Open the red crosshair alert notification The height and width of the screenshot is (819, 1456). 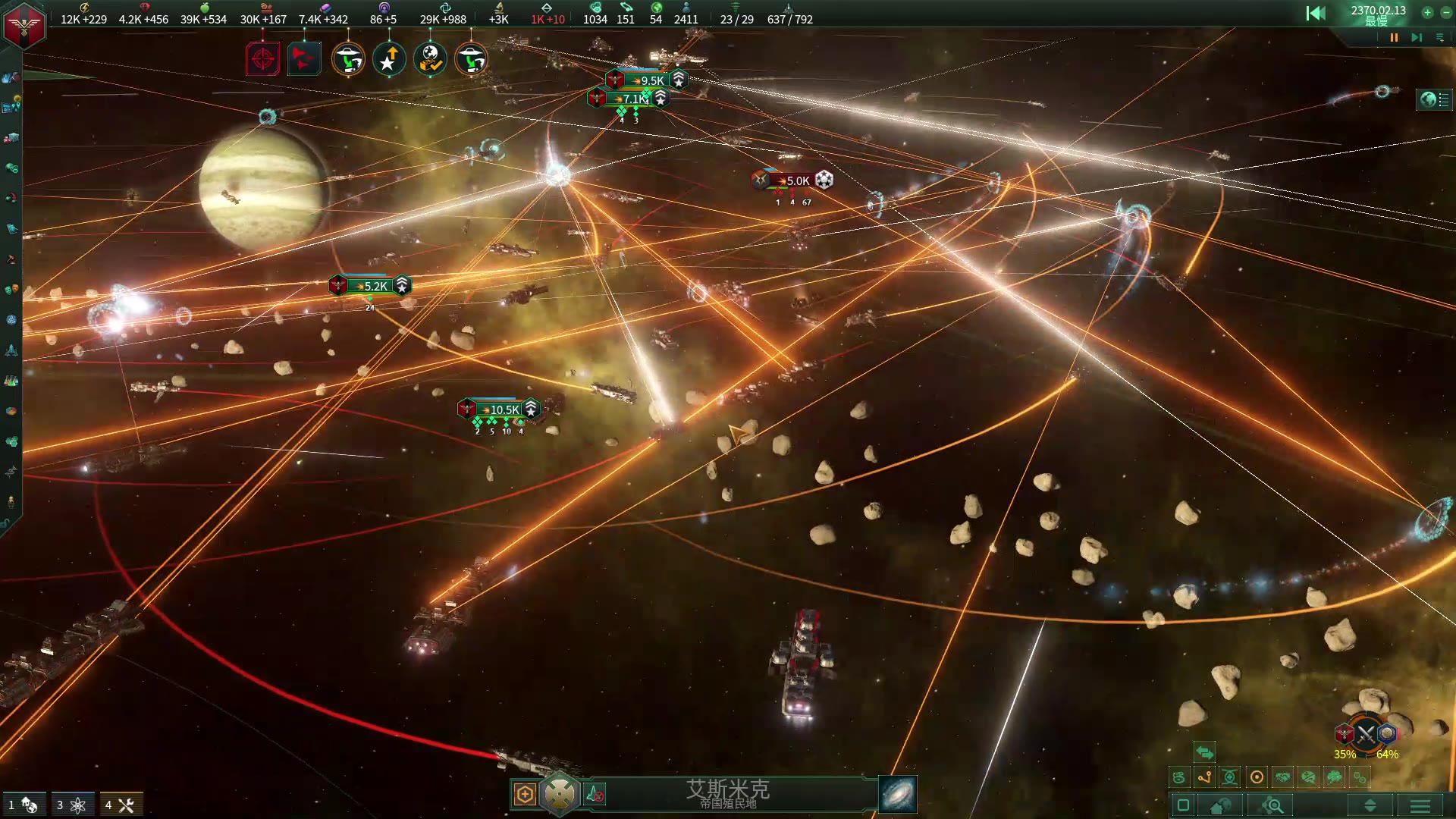click(x=262, y=59)
